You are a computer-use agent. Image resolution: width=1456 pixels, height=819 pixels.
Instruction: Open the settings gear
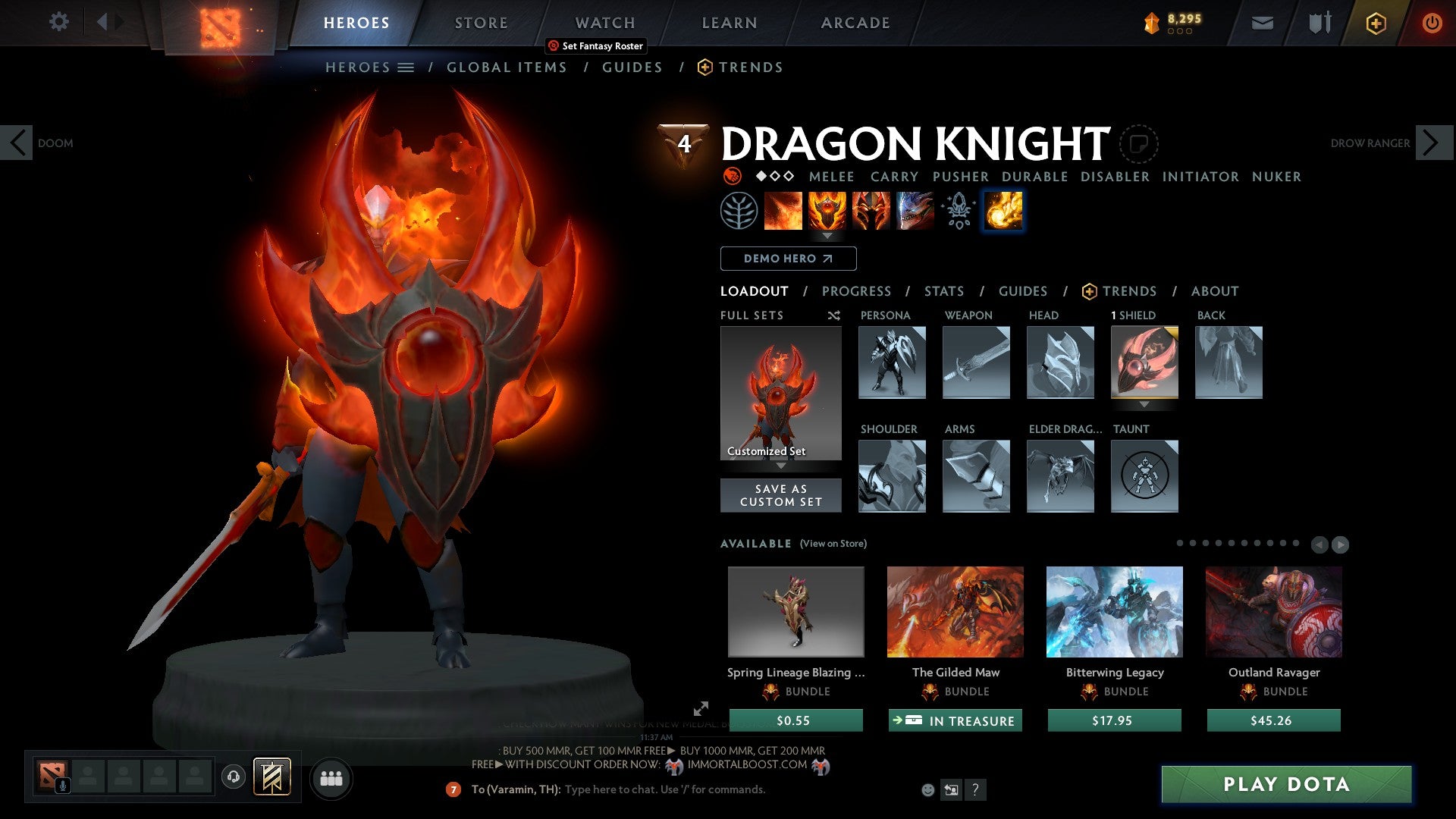tap(58, 22)
